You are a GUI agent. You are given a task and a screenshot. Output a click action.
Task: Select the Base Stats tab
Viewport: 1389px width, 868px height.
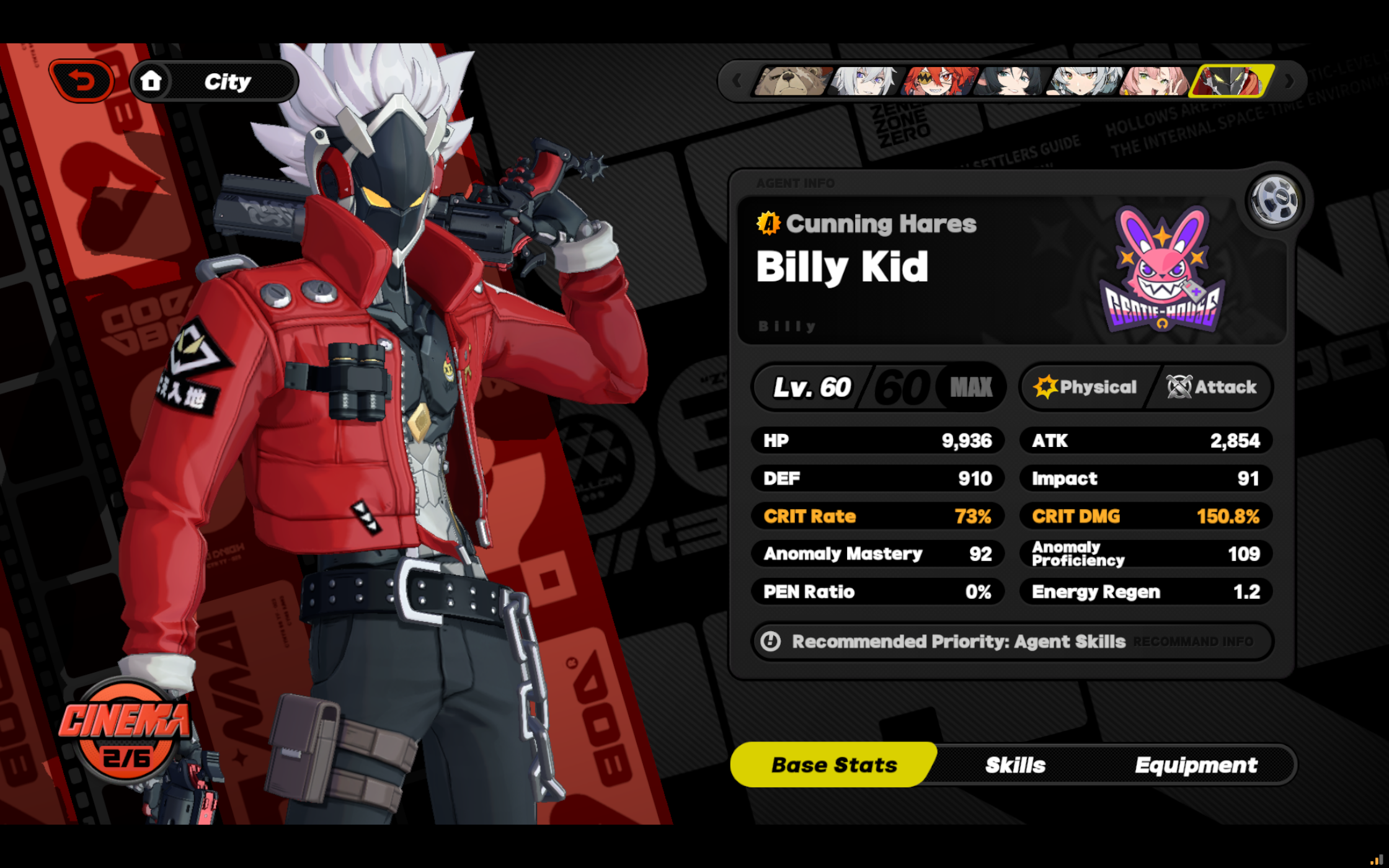(x=834, y=764)
